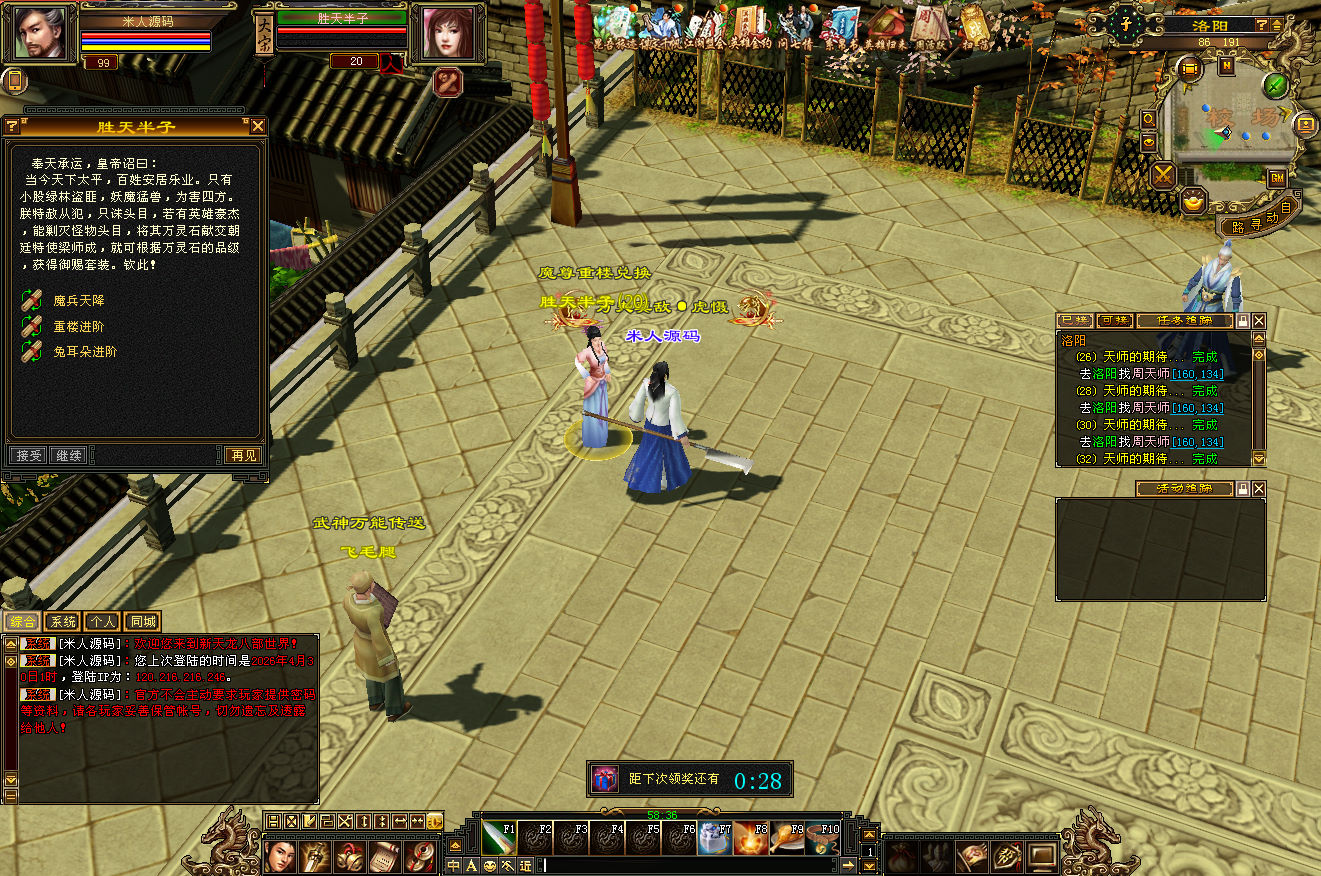Close the 胜天半子 dialogue window
Screen dimensions: 1321x876
coord(258,126)
